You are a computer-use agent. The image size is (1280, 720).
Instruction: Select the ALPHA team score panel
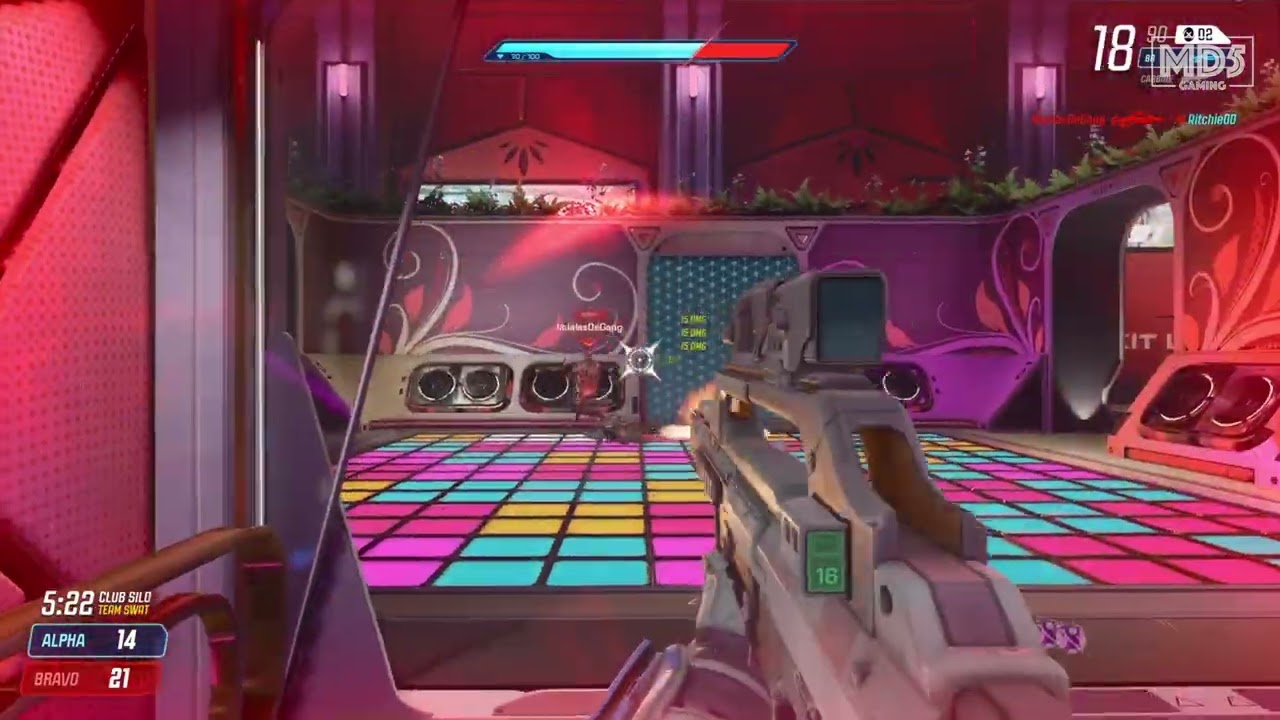pos(97,641)
